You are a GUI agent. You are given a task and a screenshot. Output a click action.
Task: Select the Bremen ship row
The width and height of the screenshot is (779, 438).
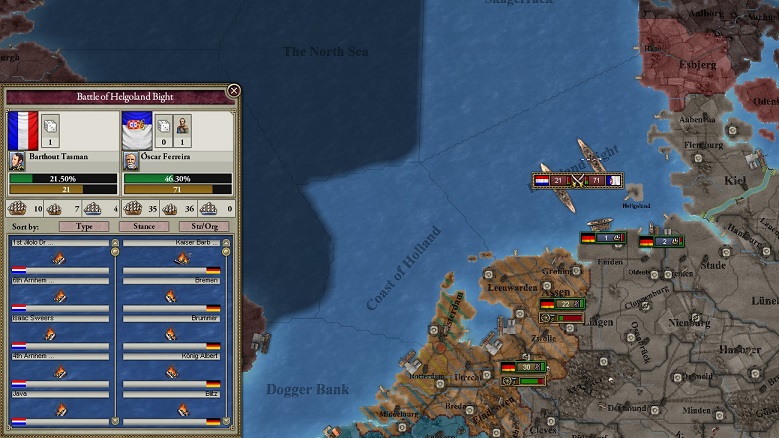[x=171, y=297]
